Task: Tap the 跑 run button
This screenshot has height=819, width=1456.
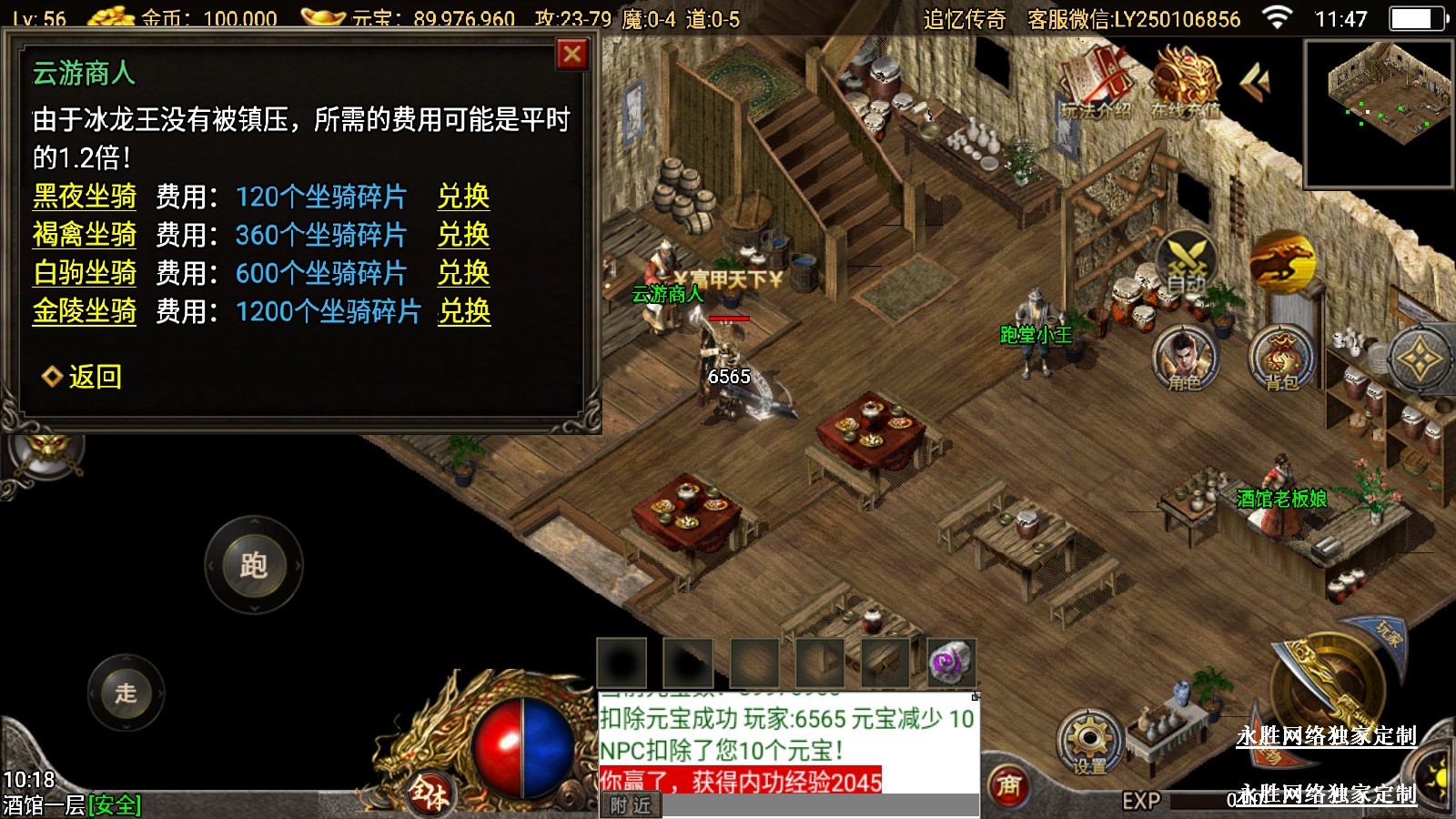Action: 253,565
